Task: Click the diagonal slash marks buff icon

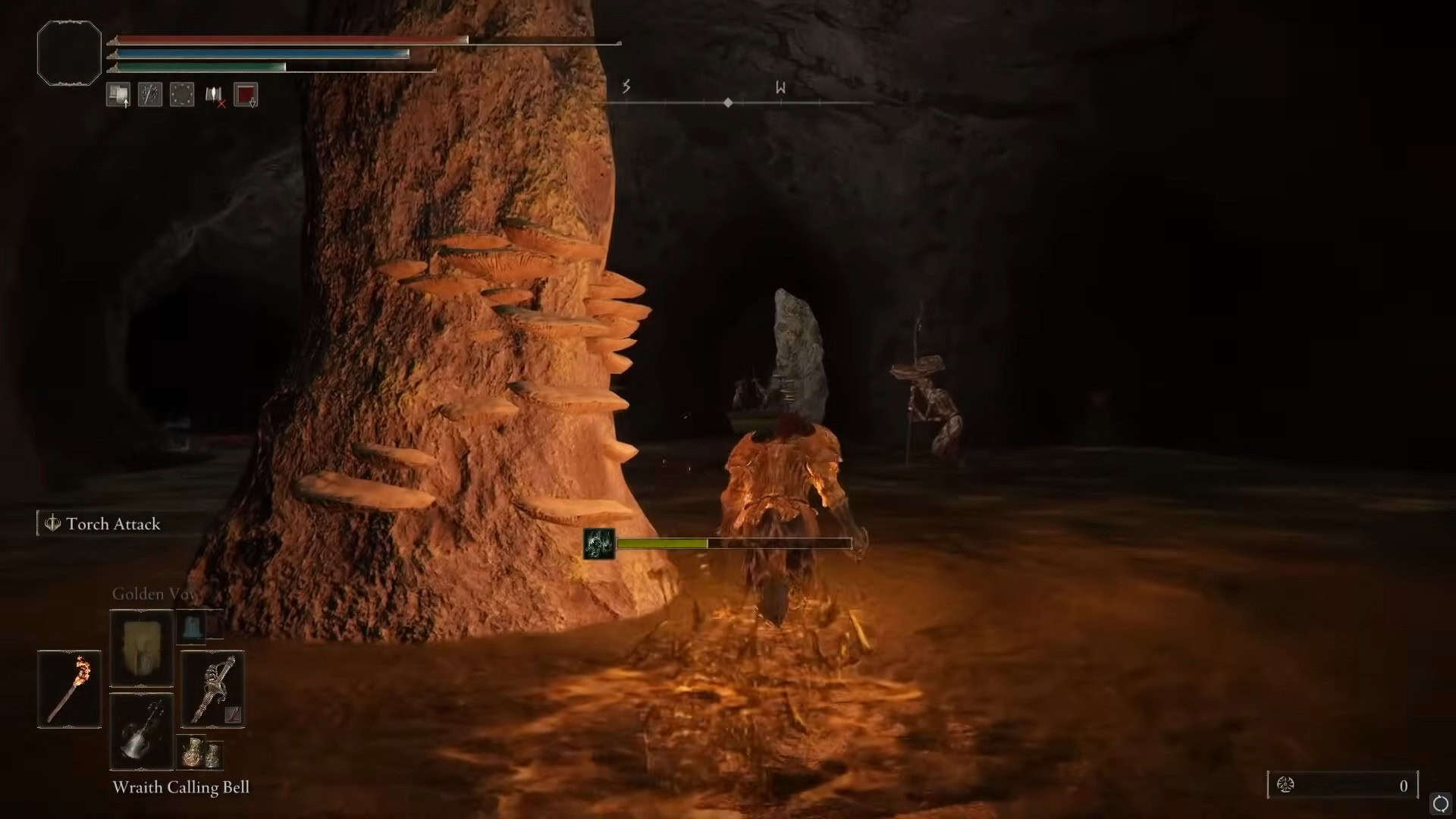Action: [150, 95]
